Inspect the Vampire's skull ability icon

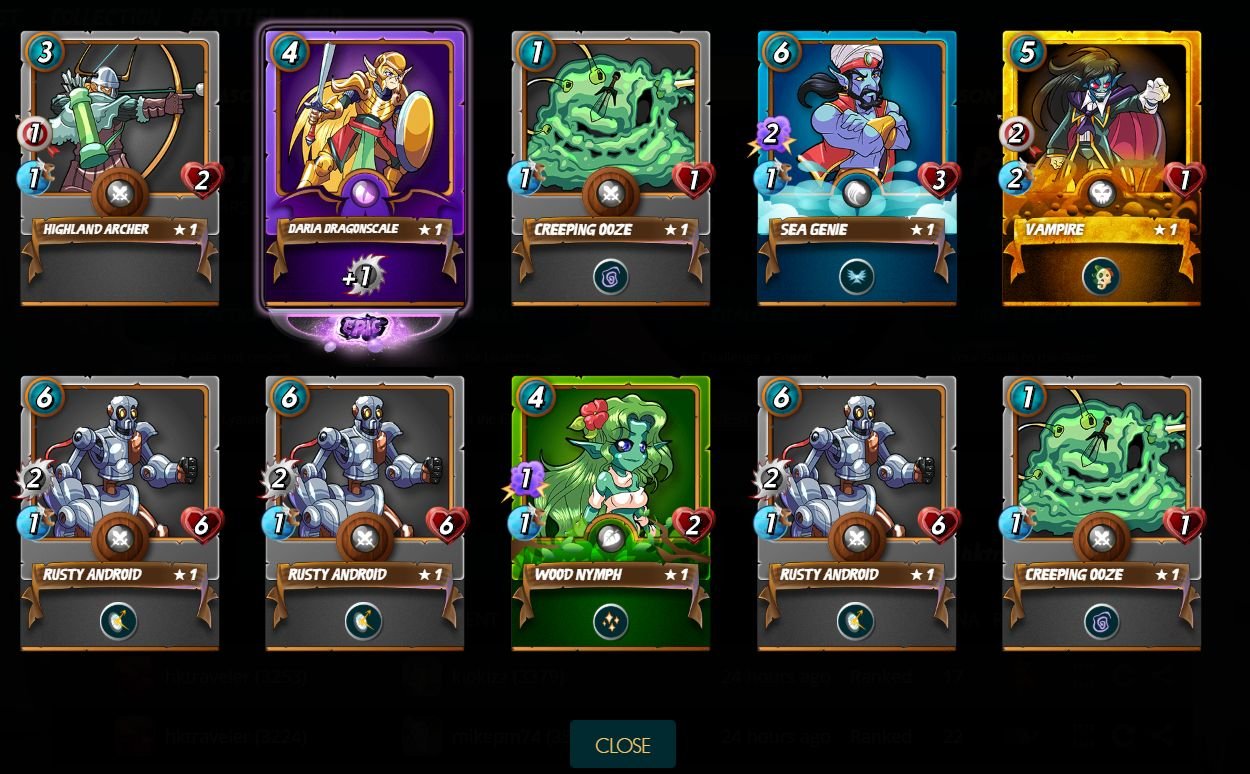click(x=1101, y=277)
